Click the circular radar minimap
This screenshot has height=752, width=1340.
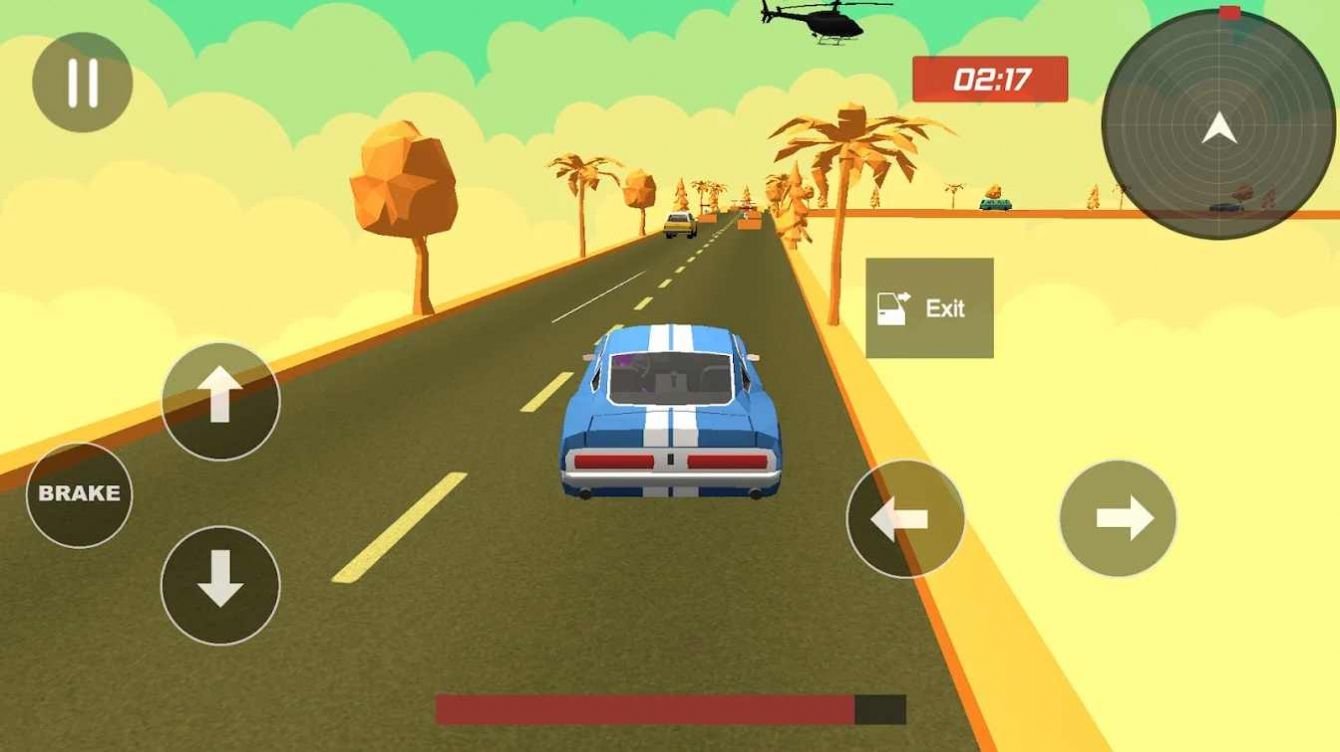(x=1218, y=125)
